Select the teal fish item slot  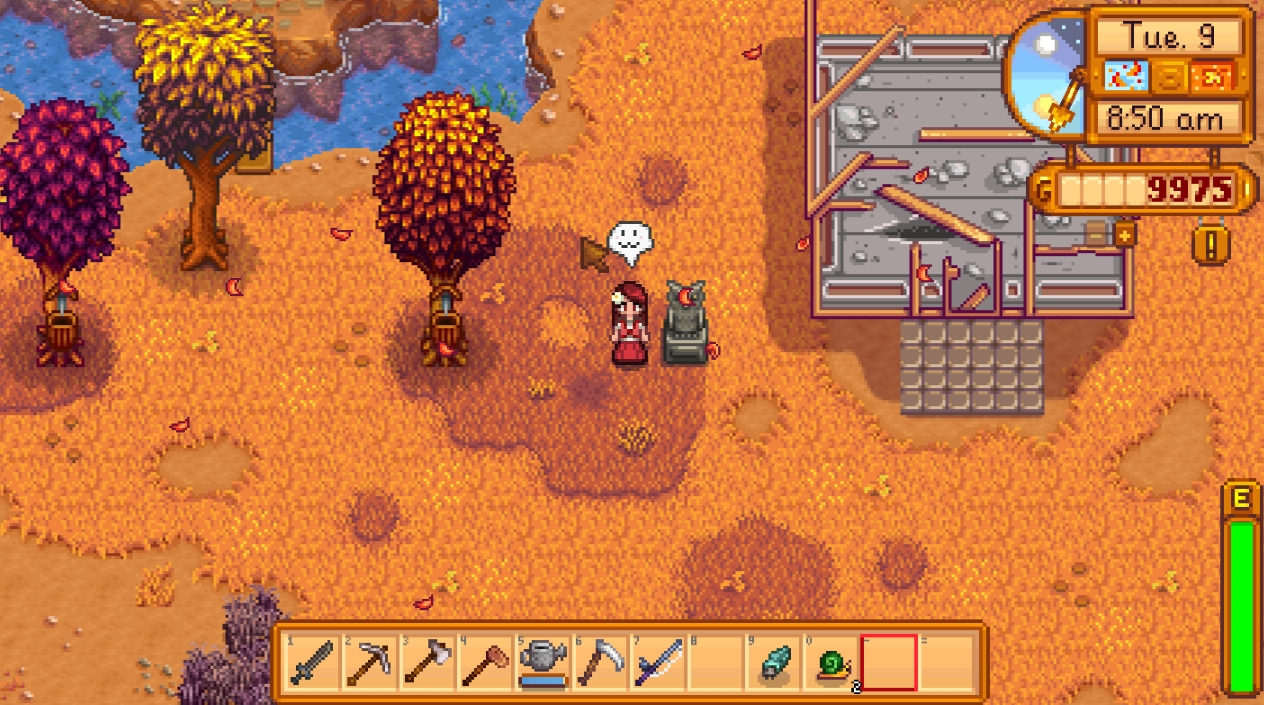(x=773, y=662)
